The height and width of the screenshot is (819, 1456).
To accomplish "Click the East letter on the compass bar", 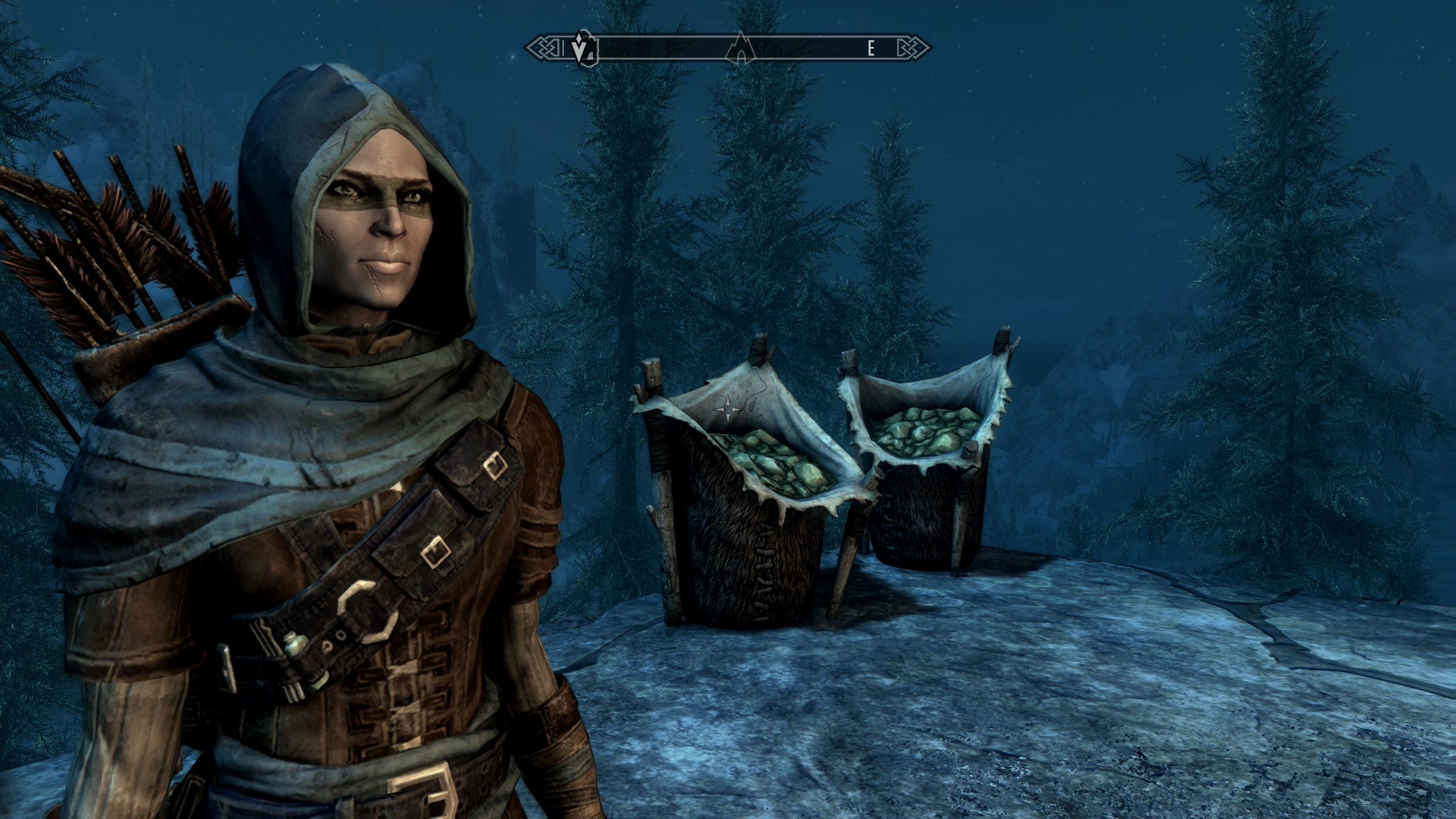I will pos(871,49).
